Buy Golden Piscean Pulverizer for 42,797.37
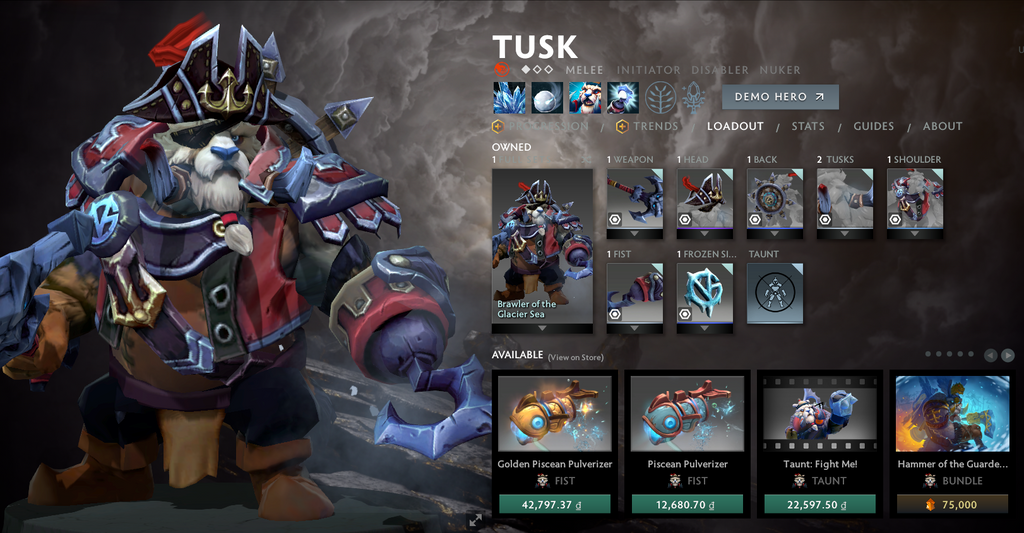 point(555,505)
